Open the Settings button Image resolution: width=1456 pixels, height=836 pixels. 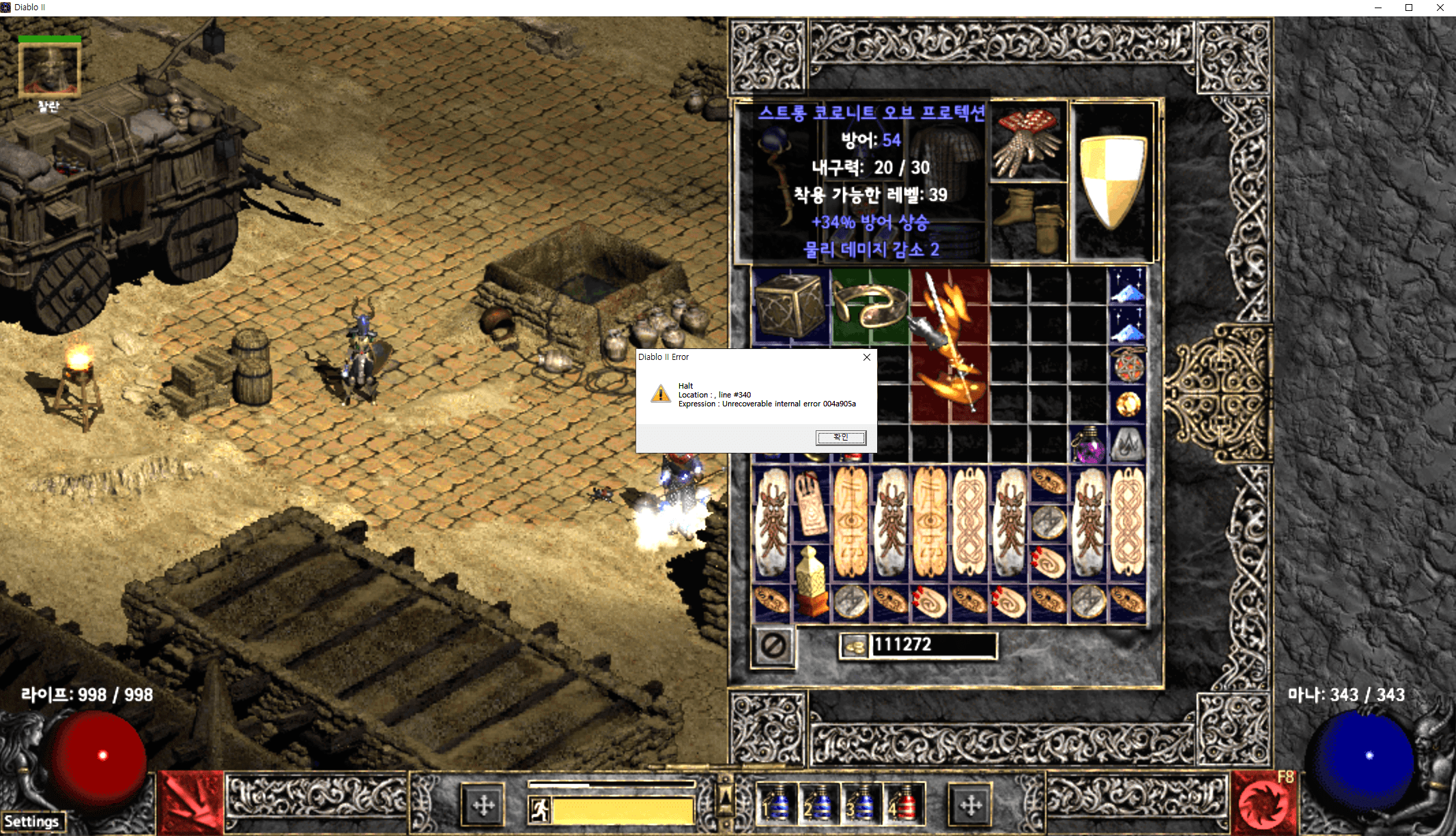32,821
